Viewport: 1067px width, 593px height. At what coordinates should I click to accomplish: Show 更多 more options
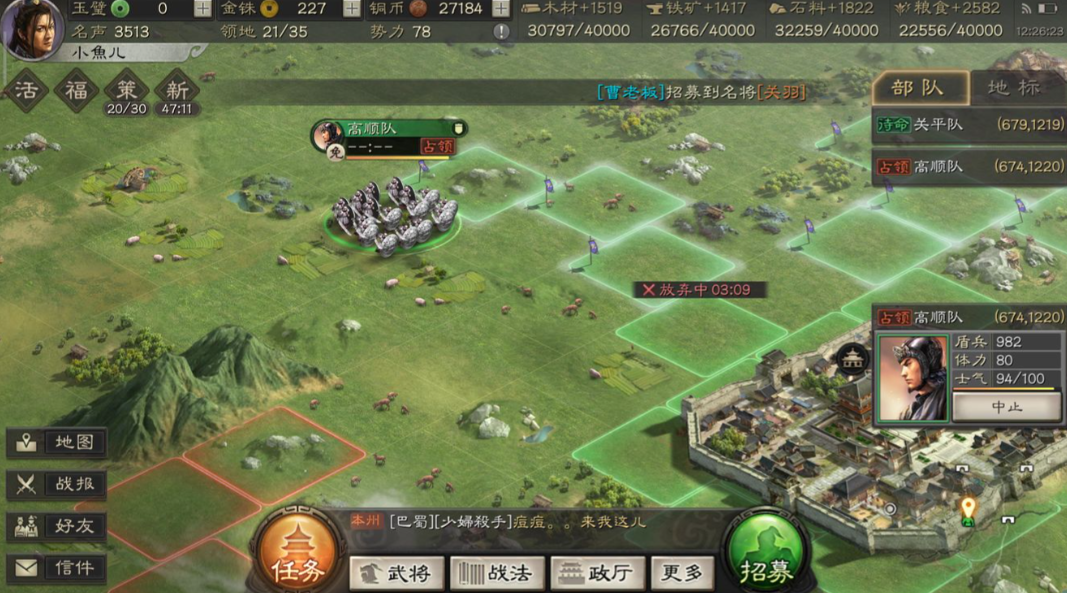[683, 573]
